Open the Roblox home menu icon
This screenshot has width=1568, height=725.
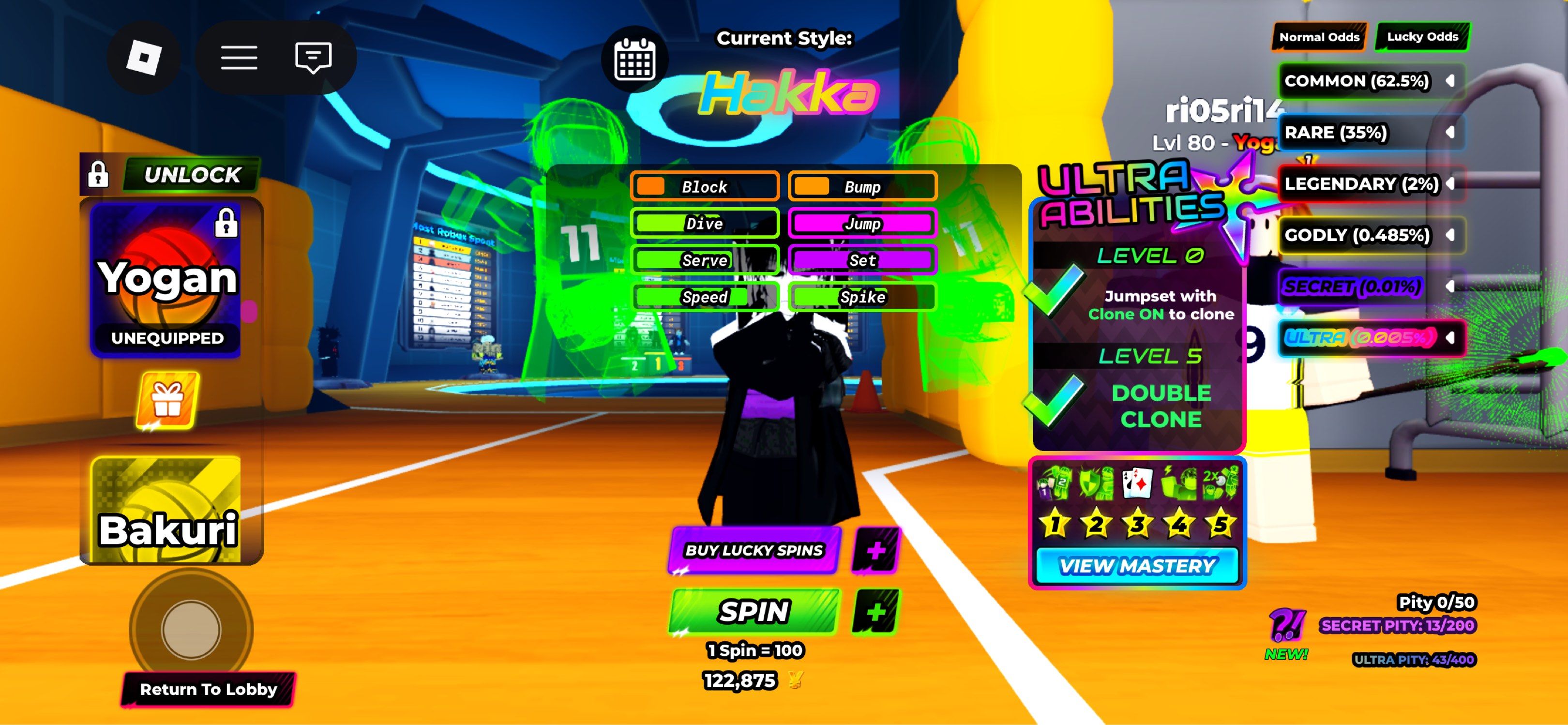144,57
